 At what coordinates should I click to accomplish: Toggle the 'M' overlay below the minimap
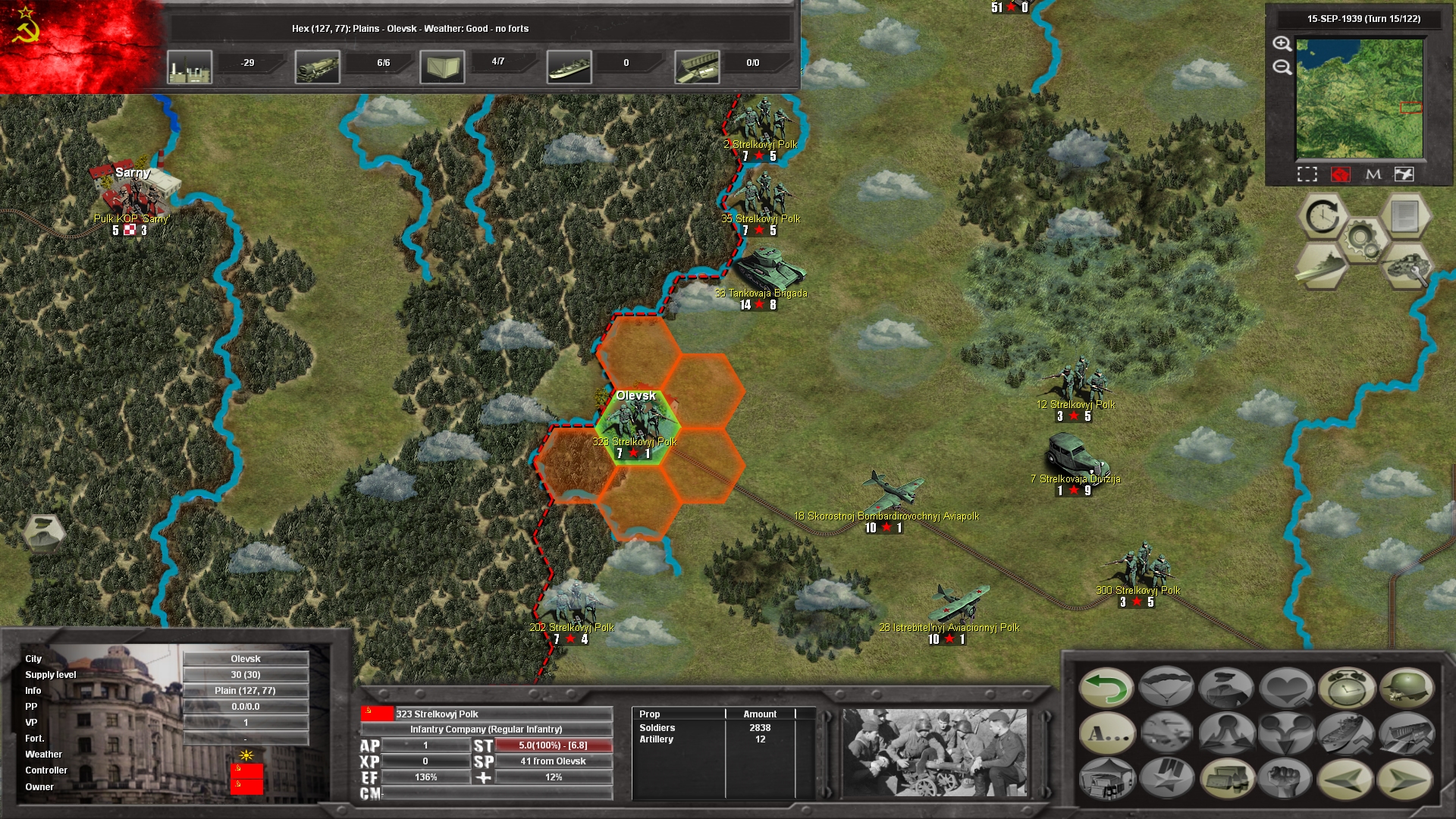point(1373,174)
